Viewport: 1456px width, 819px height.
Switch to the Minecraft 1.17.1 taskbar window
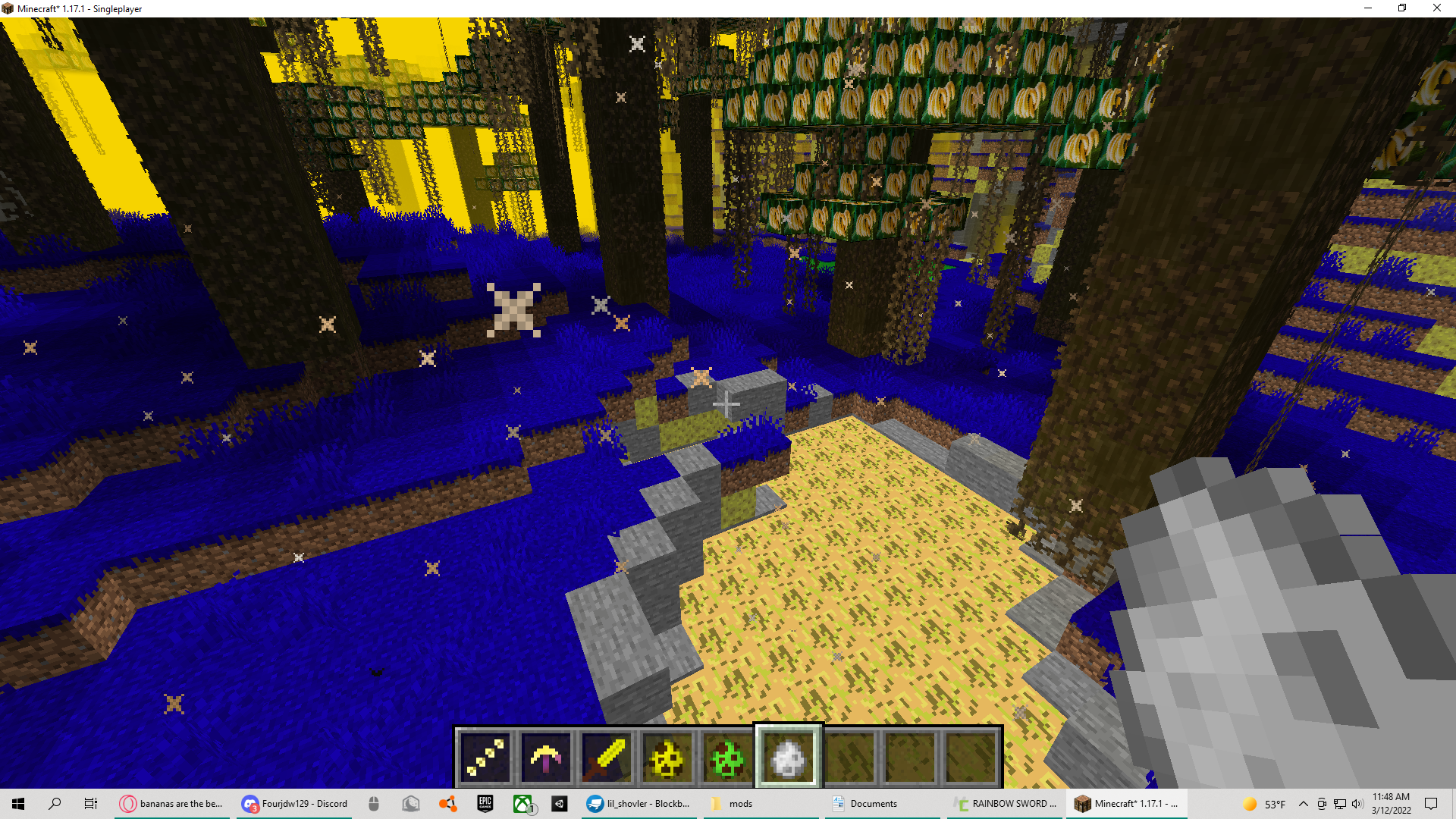[1125, 803]
